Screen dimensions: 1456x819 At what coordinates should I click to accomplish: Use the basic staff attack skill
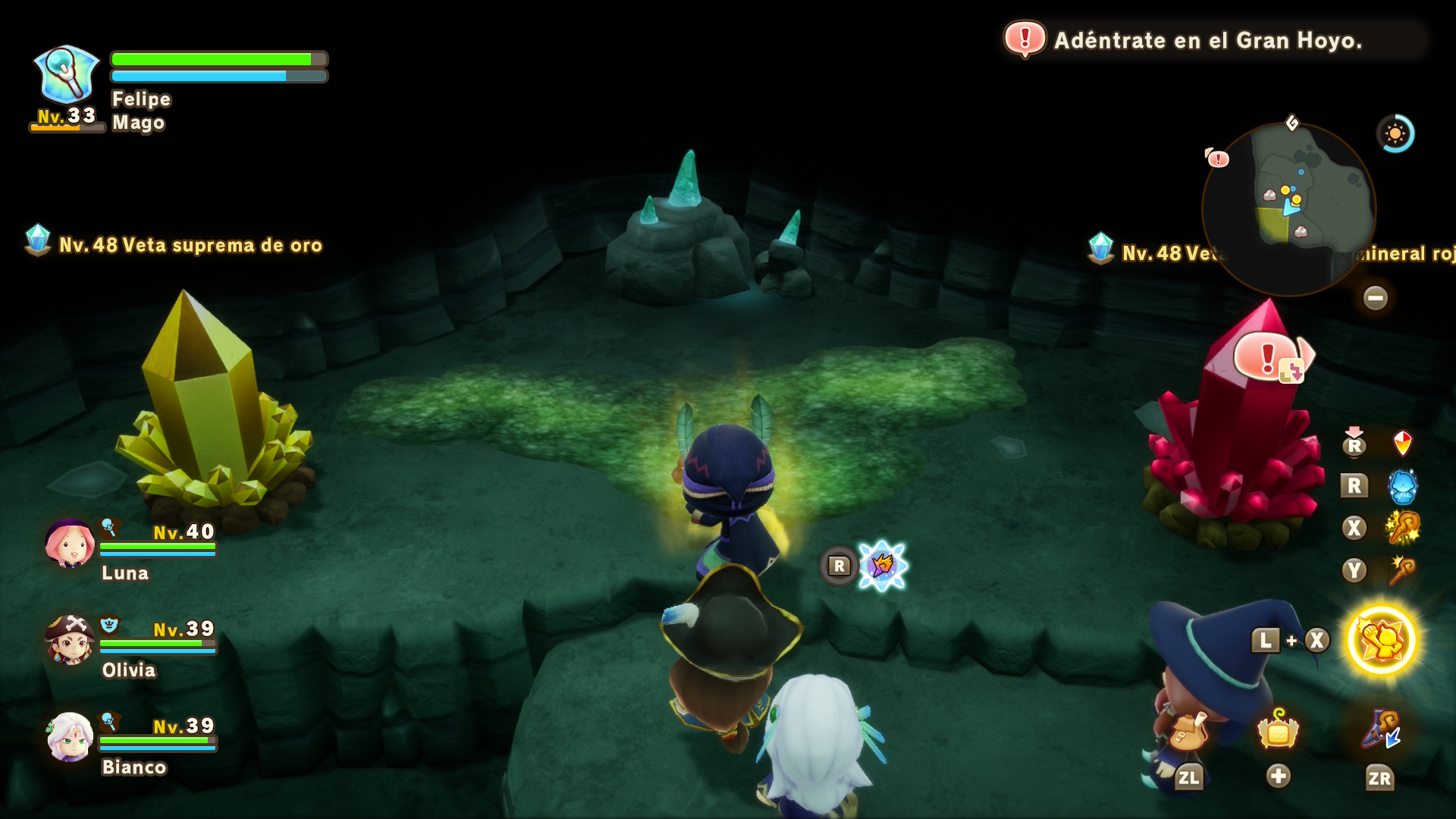[x=1403, y=570]
